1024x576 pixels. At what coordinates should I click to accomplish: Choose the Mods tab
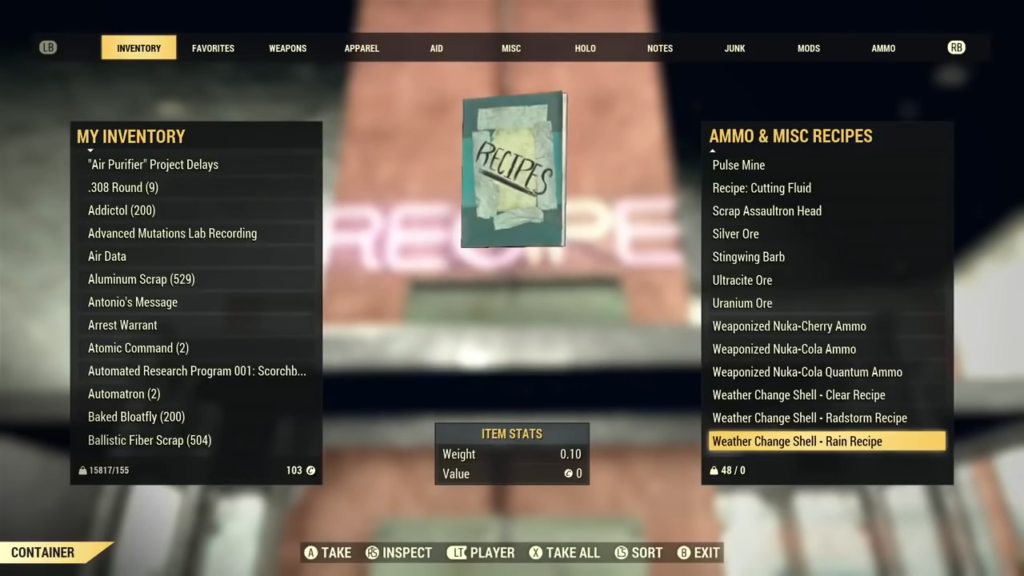point(808,48)
